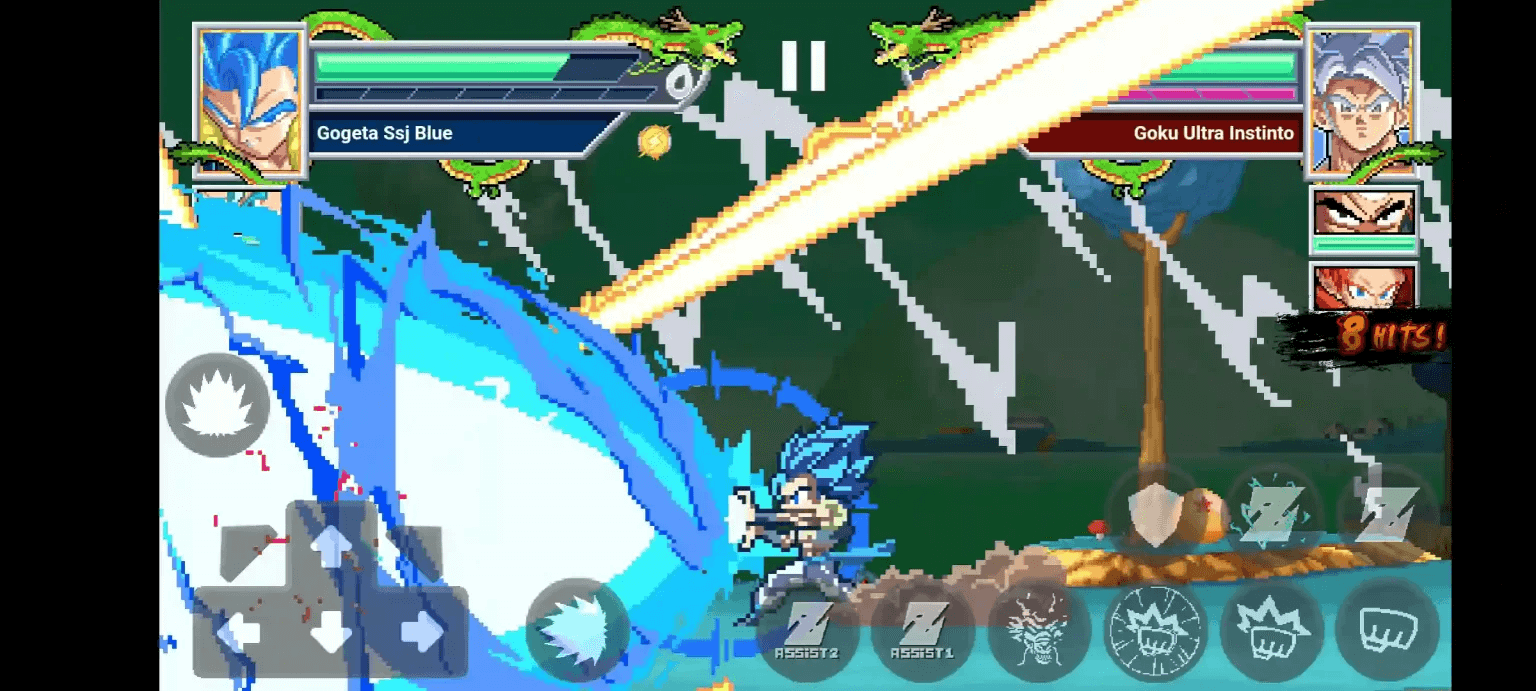This screenshot has height=691, width=1536.
Task: Tap the right arrow on the d-pad
Action: pos(422,631)
